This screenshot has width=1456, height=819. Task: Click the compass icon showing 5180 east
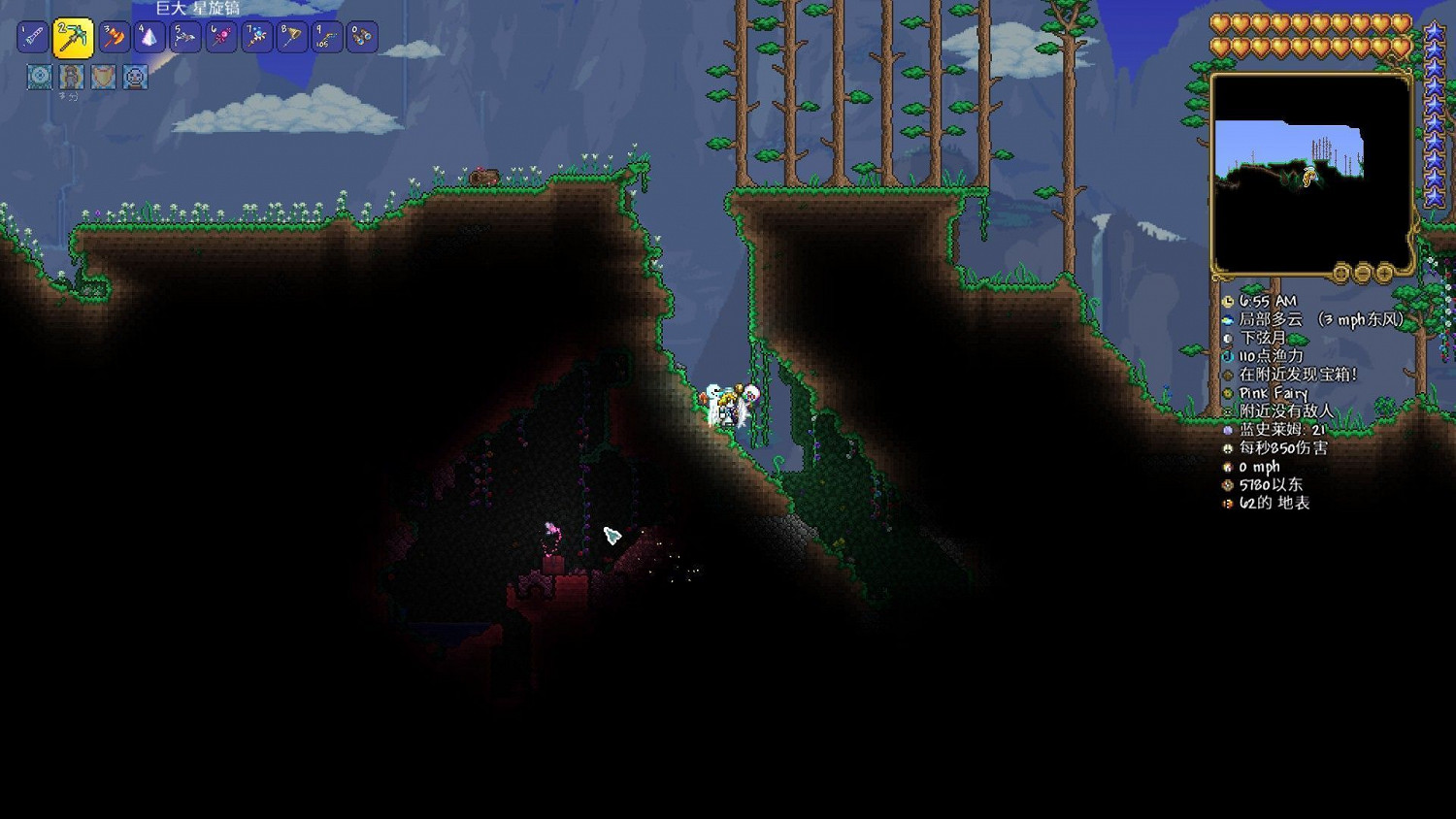pos(1228,485)
